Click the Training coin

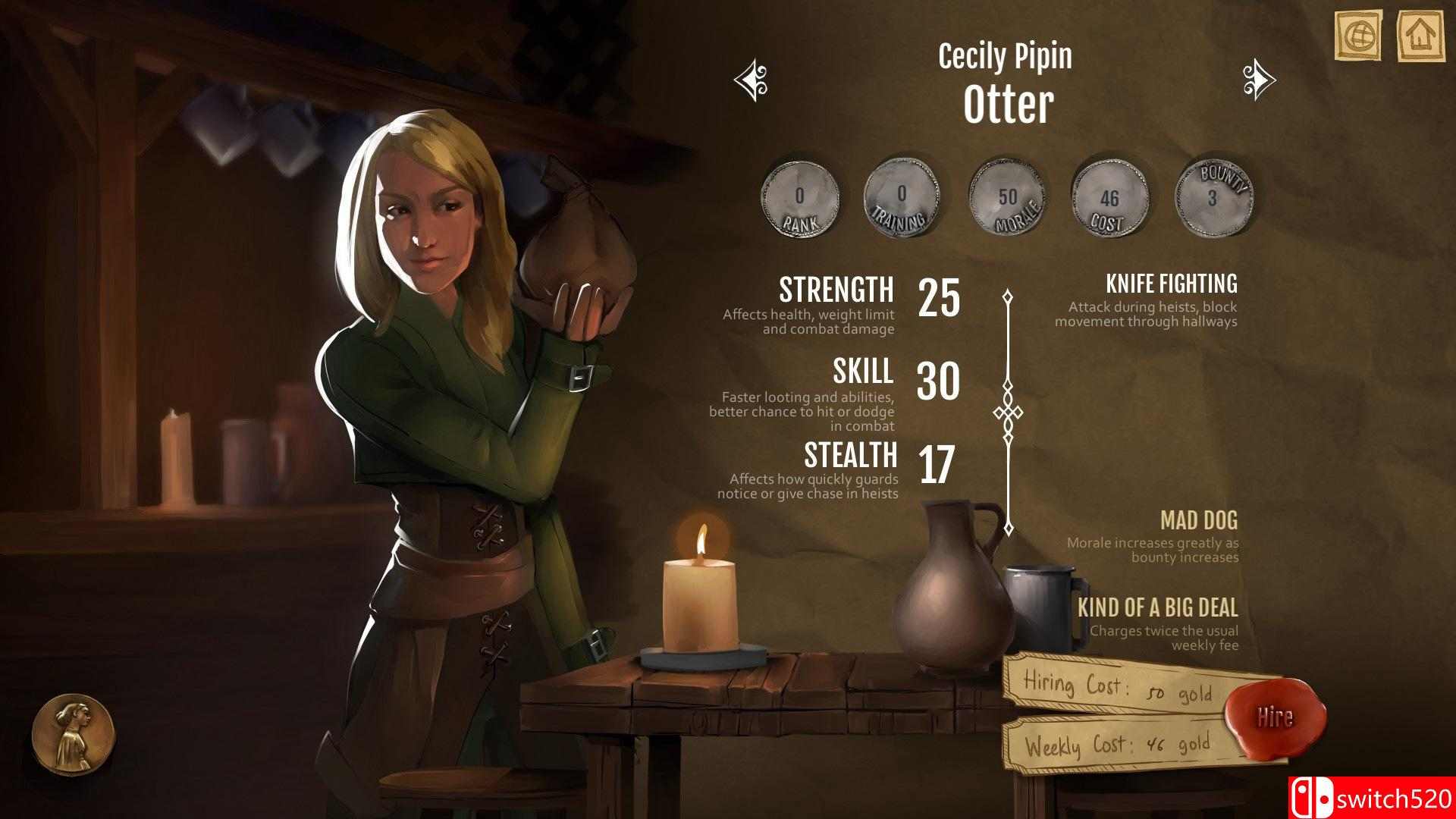(901, 197)
